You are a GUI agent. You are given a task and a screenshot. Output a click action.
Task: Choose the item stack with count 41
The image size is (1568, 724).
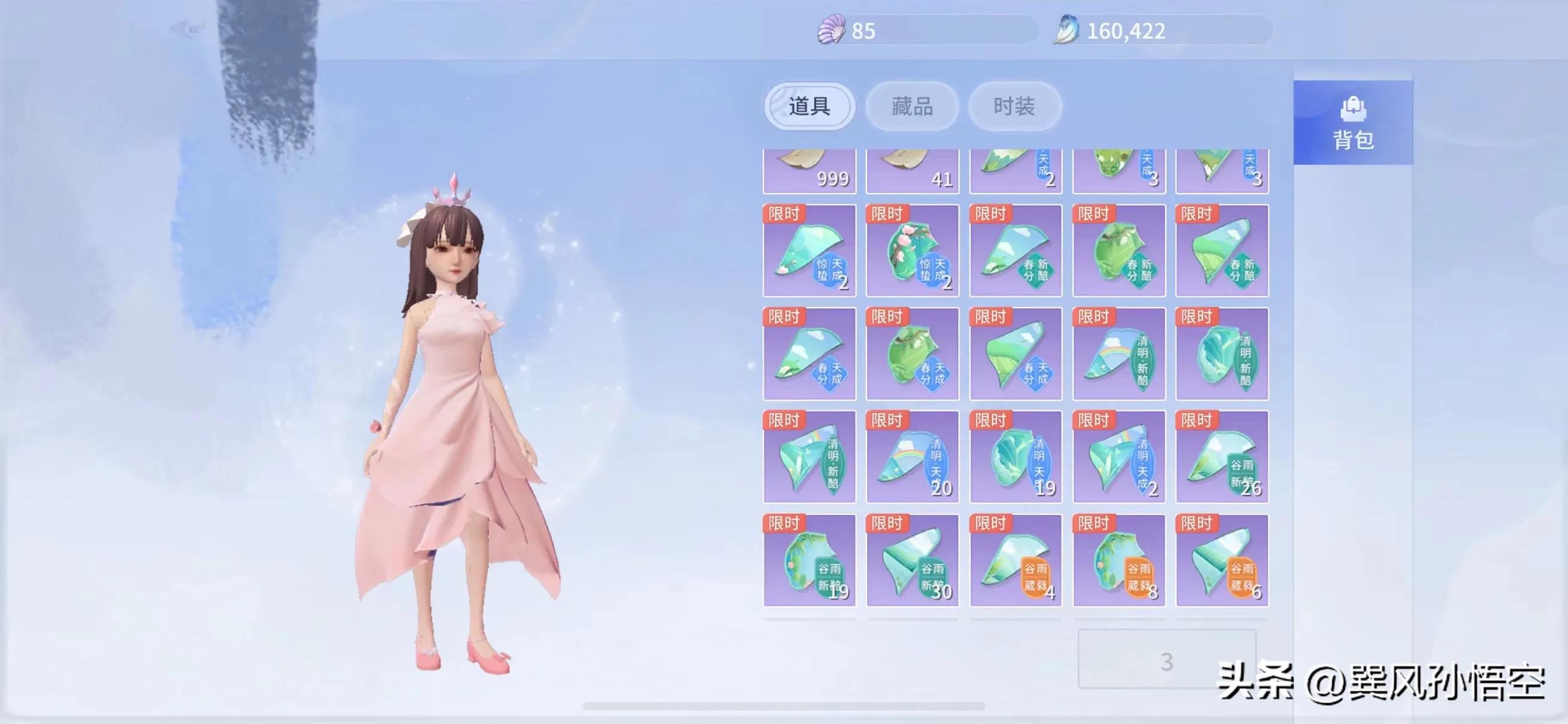tap(912, 171)
